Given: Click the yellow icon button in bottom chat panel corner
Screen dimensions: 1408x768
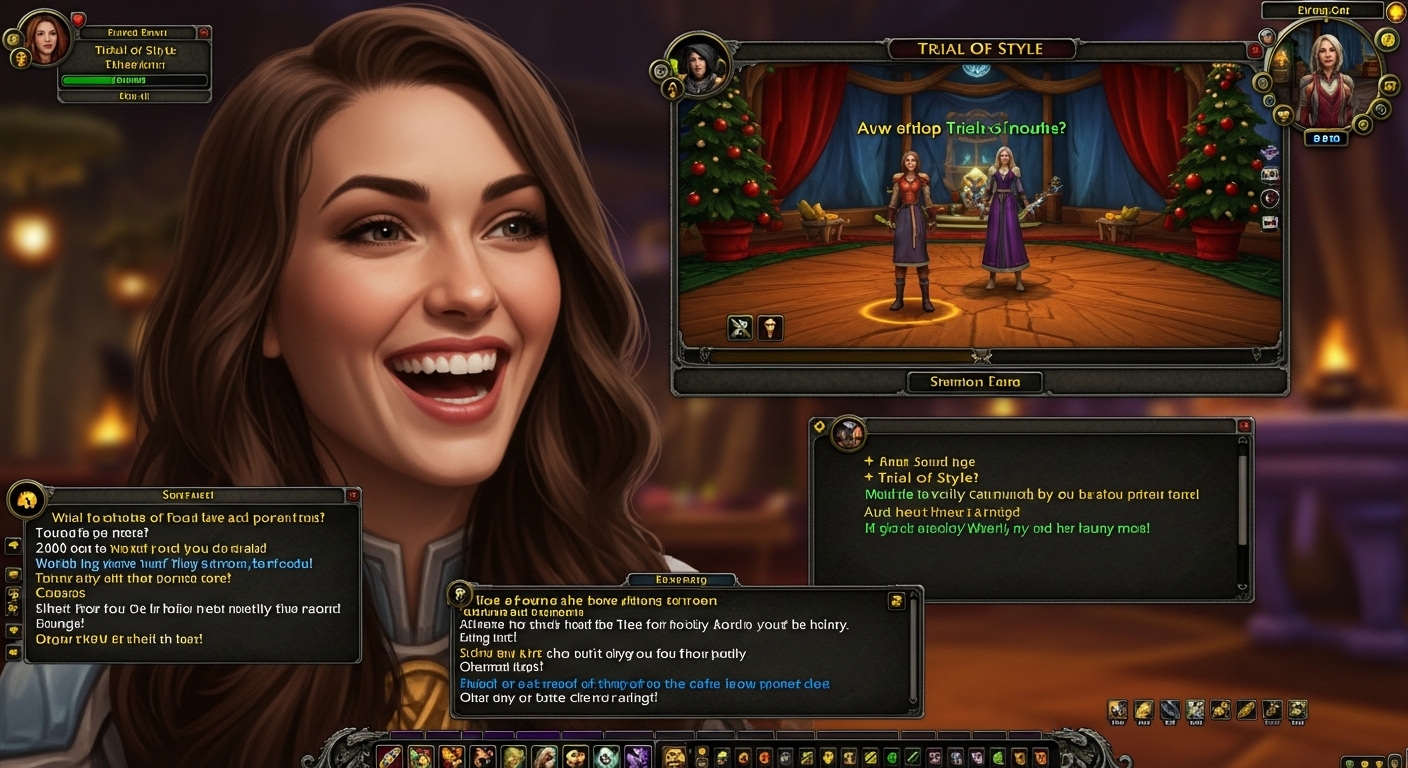Looking at the screenshot, I should click(x=896, y=601).
